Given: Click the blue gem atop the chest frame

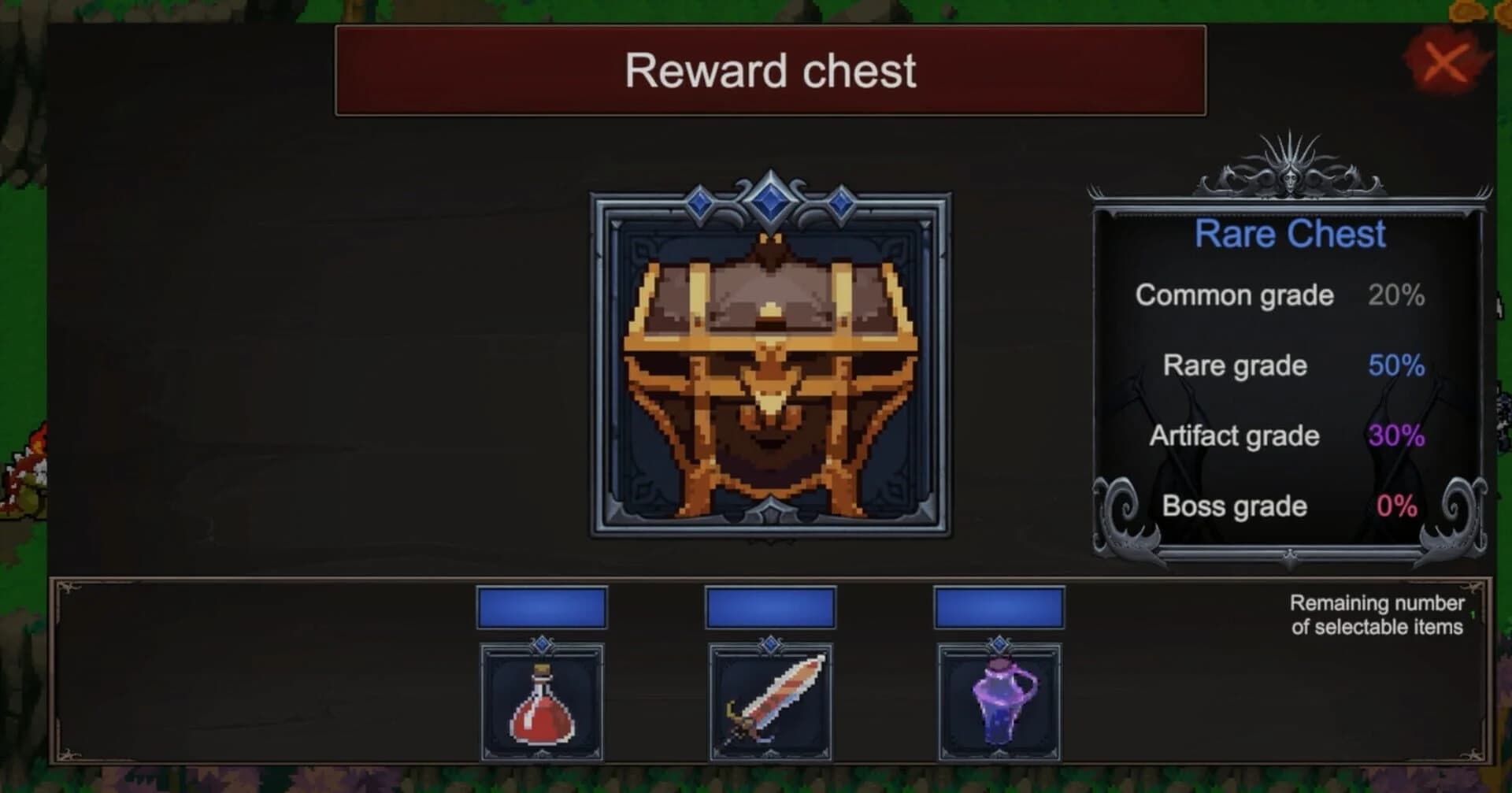Looking at the screenshot, I should click(768, 201).
